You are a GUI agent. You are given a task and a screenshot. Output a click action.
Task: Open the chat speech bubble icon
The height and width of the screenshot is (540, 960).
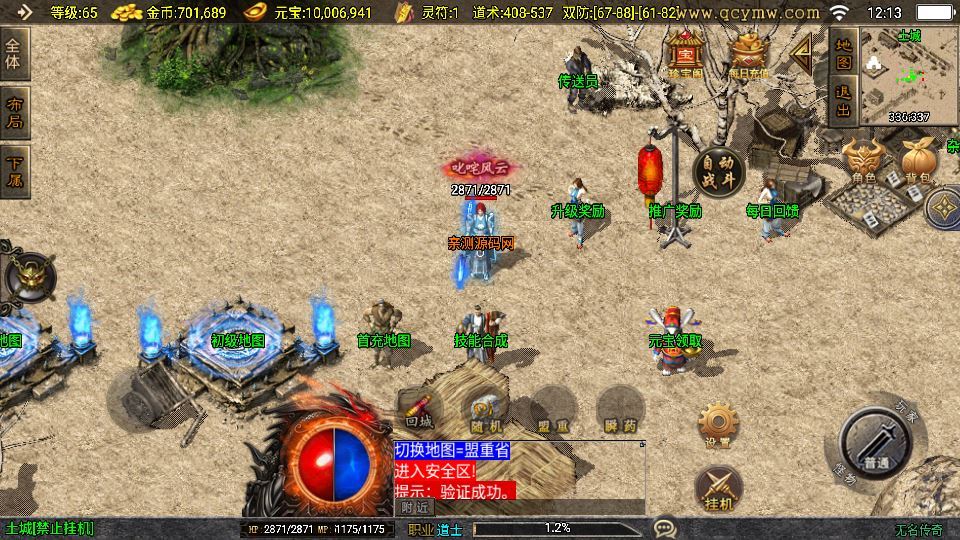click(665, 527)
